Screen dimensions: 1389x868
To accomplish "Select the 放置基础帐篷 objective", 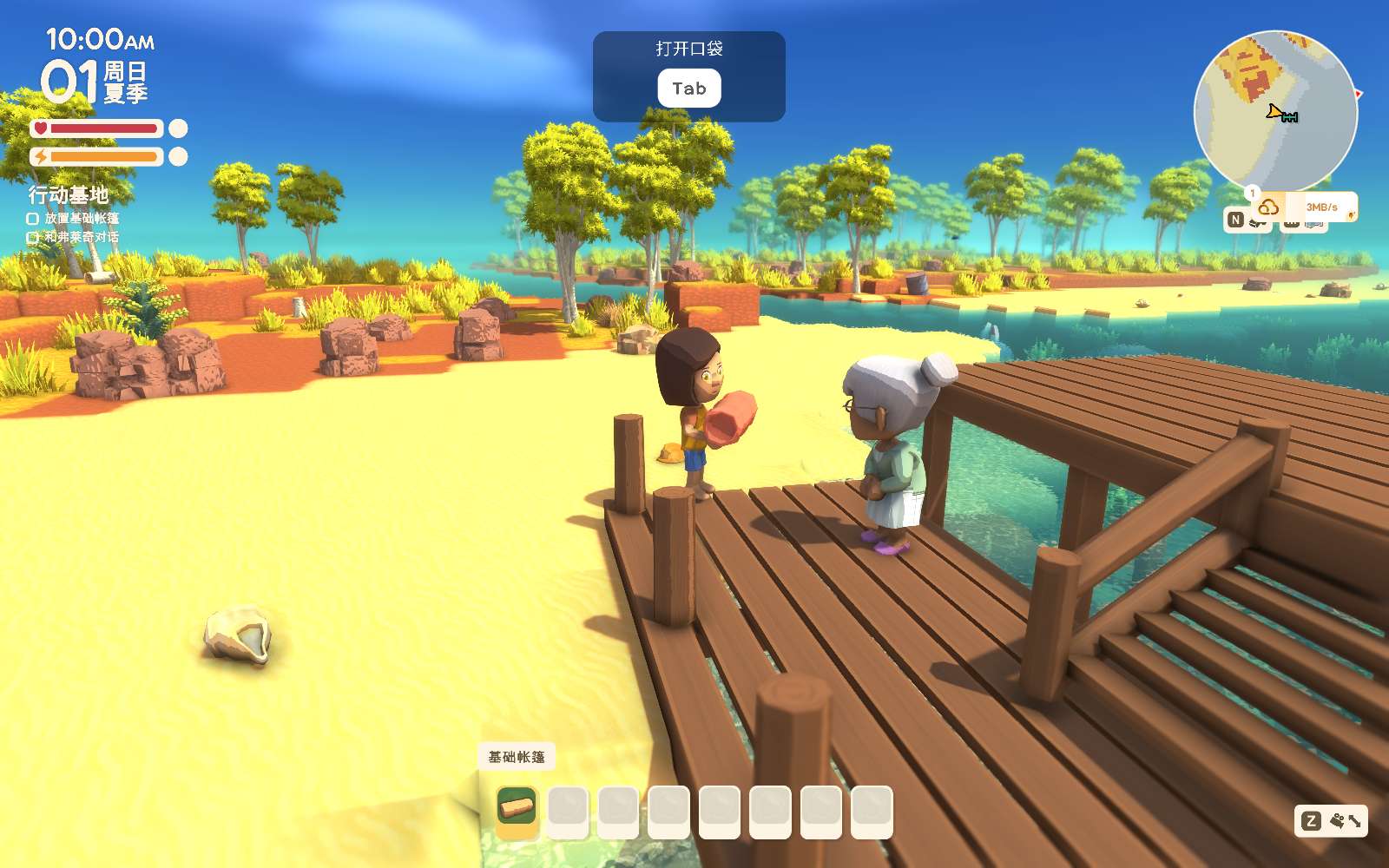I will 81,219.
